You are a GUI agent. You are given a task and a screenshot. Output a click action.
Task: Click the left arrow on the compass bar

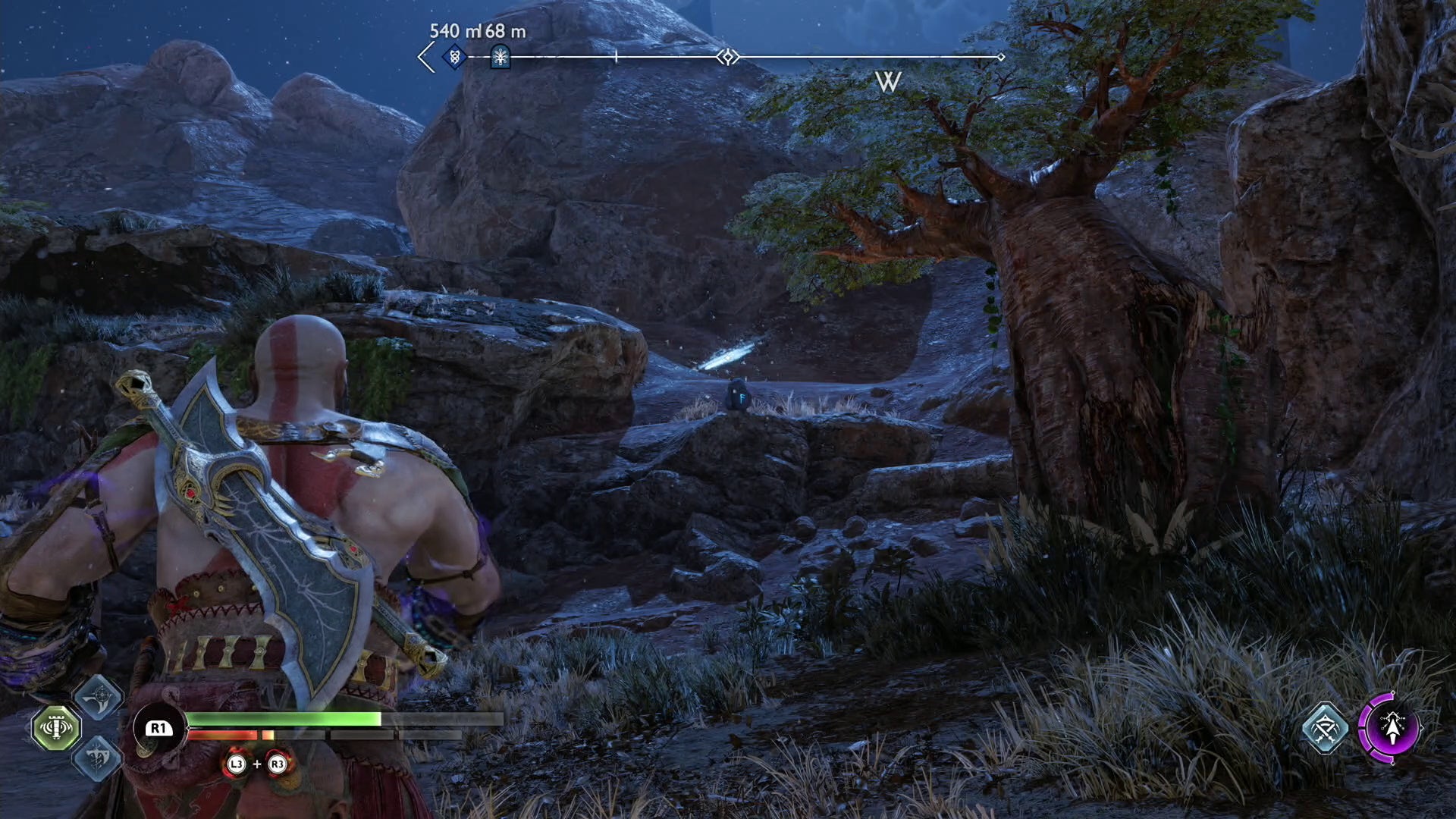[x=426, y=57]
